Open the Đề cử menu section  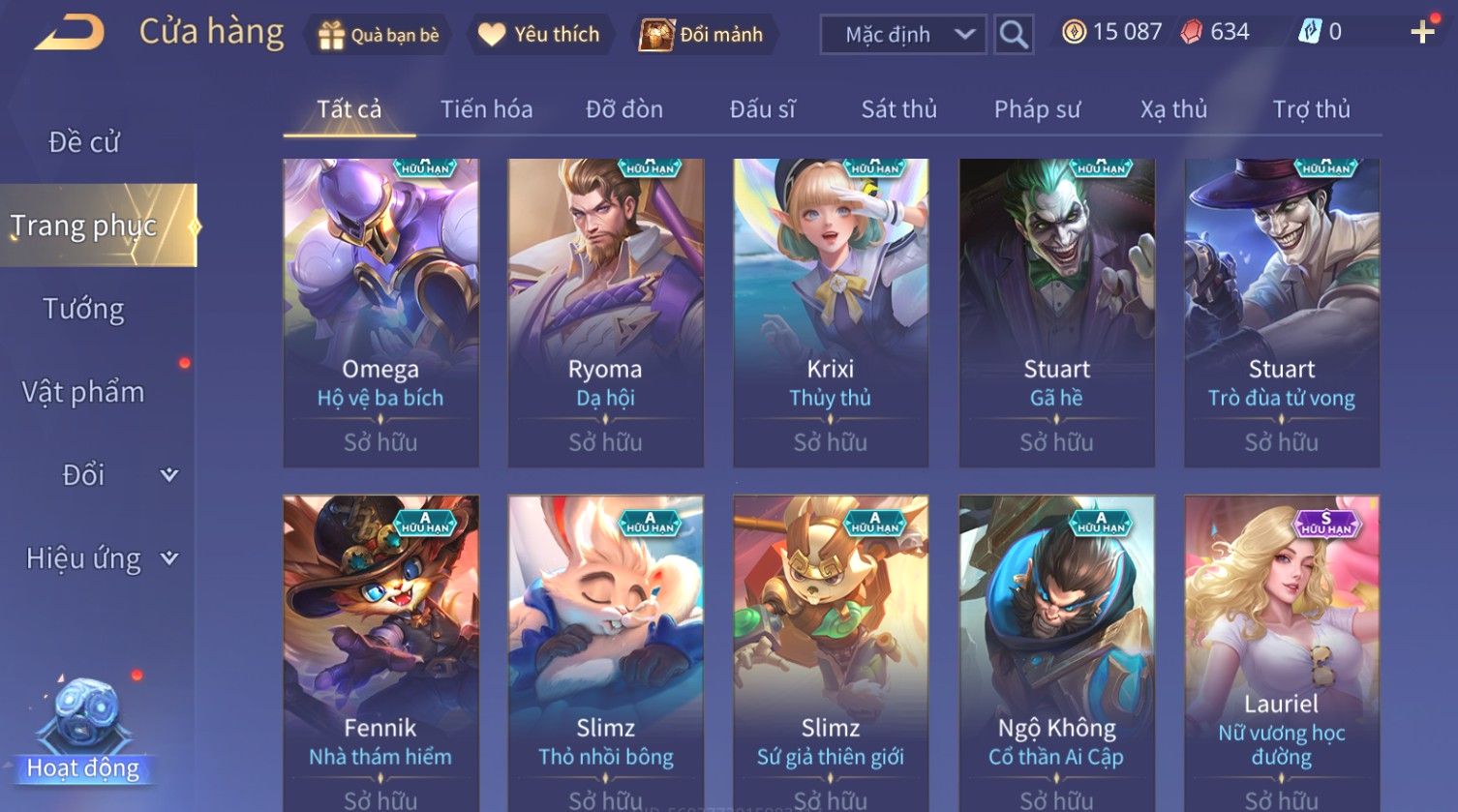[x=84, y=142]
